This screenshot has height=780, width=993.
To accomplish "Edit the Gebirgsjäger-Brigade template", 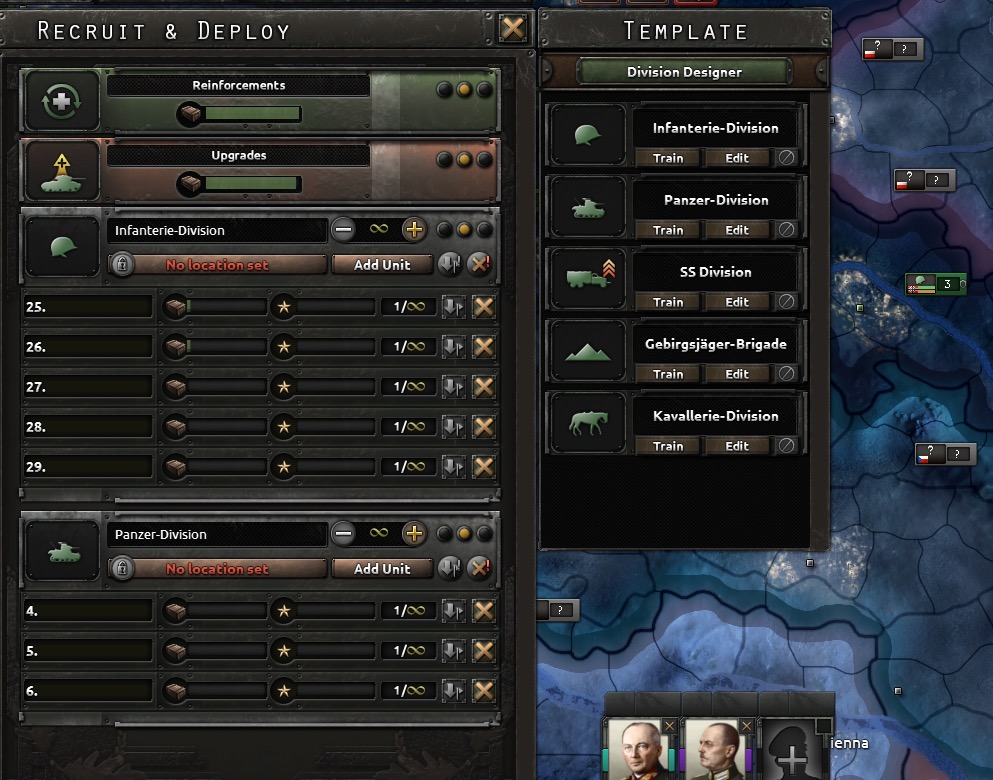I will click(x=737, y=374).
